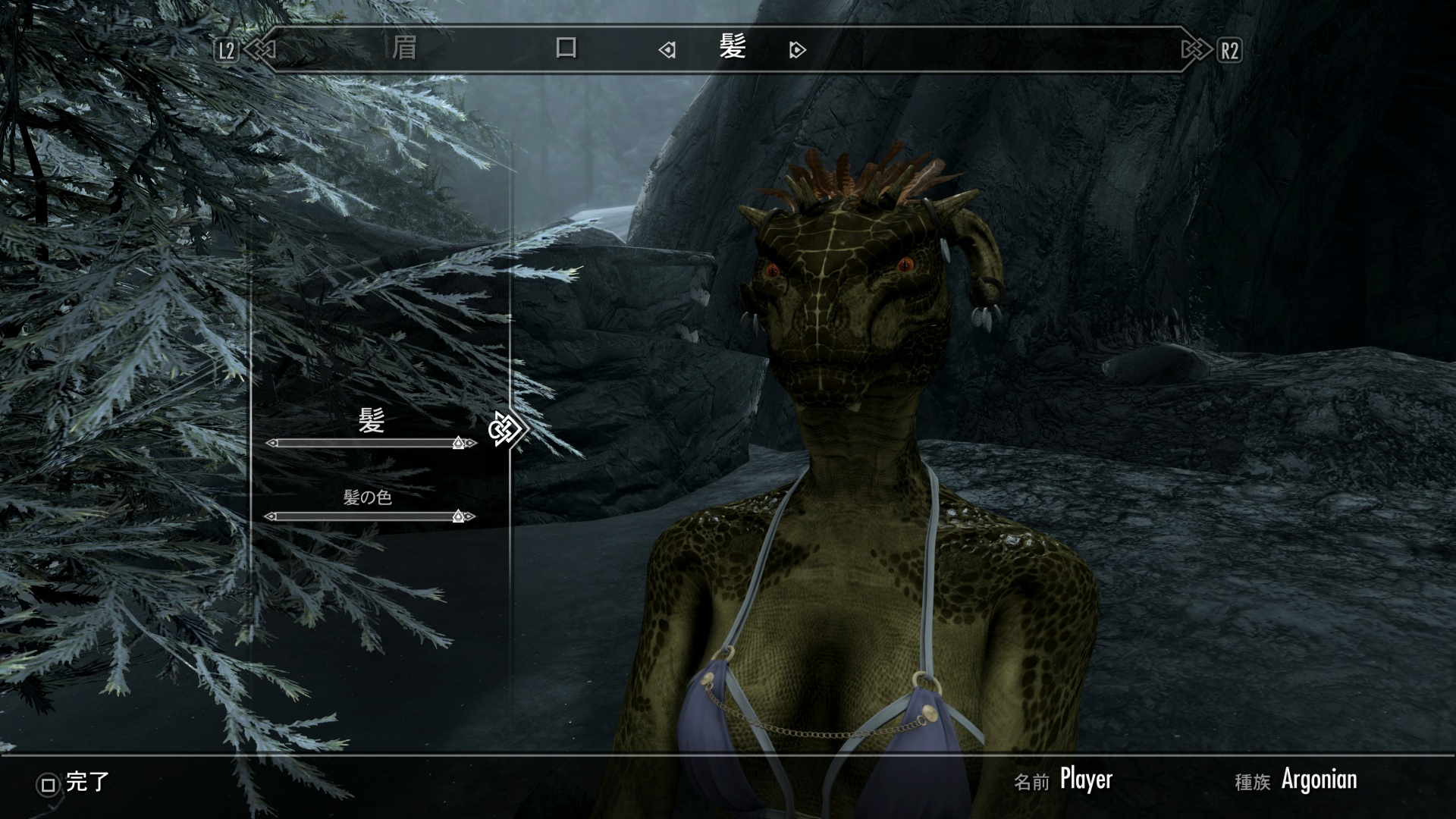Increase the 髪 hairstyle slider with right arrow
Viewport: 1456px width, 819px height.
pyautogui.click(x=472, y=443)
